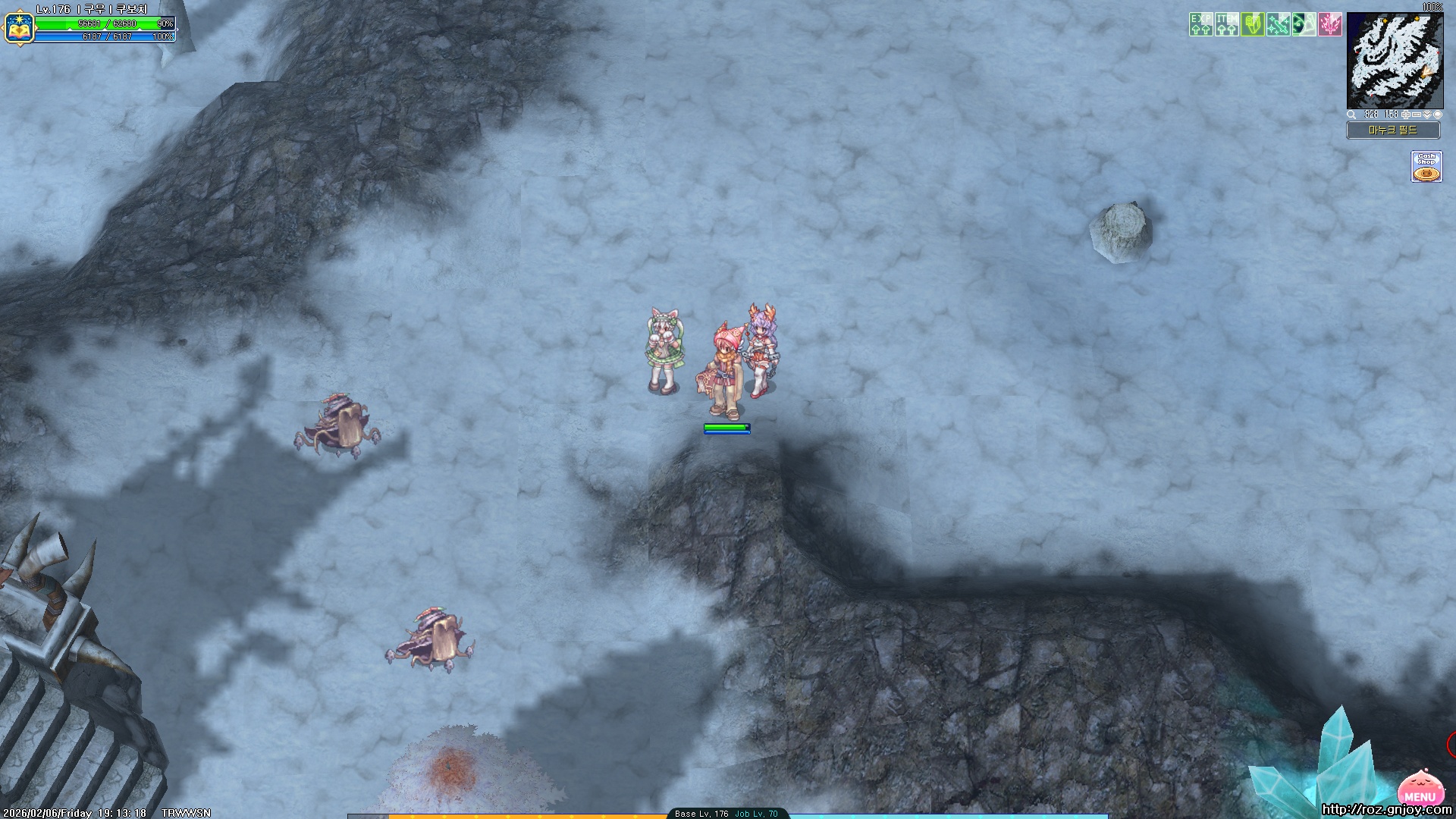Click the yellow-green armor buff icon
Viewport: 1456px width, 819px height.
coord(1252,24)
